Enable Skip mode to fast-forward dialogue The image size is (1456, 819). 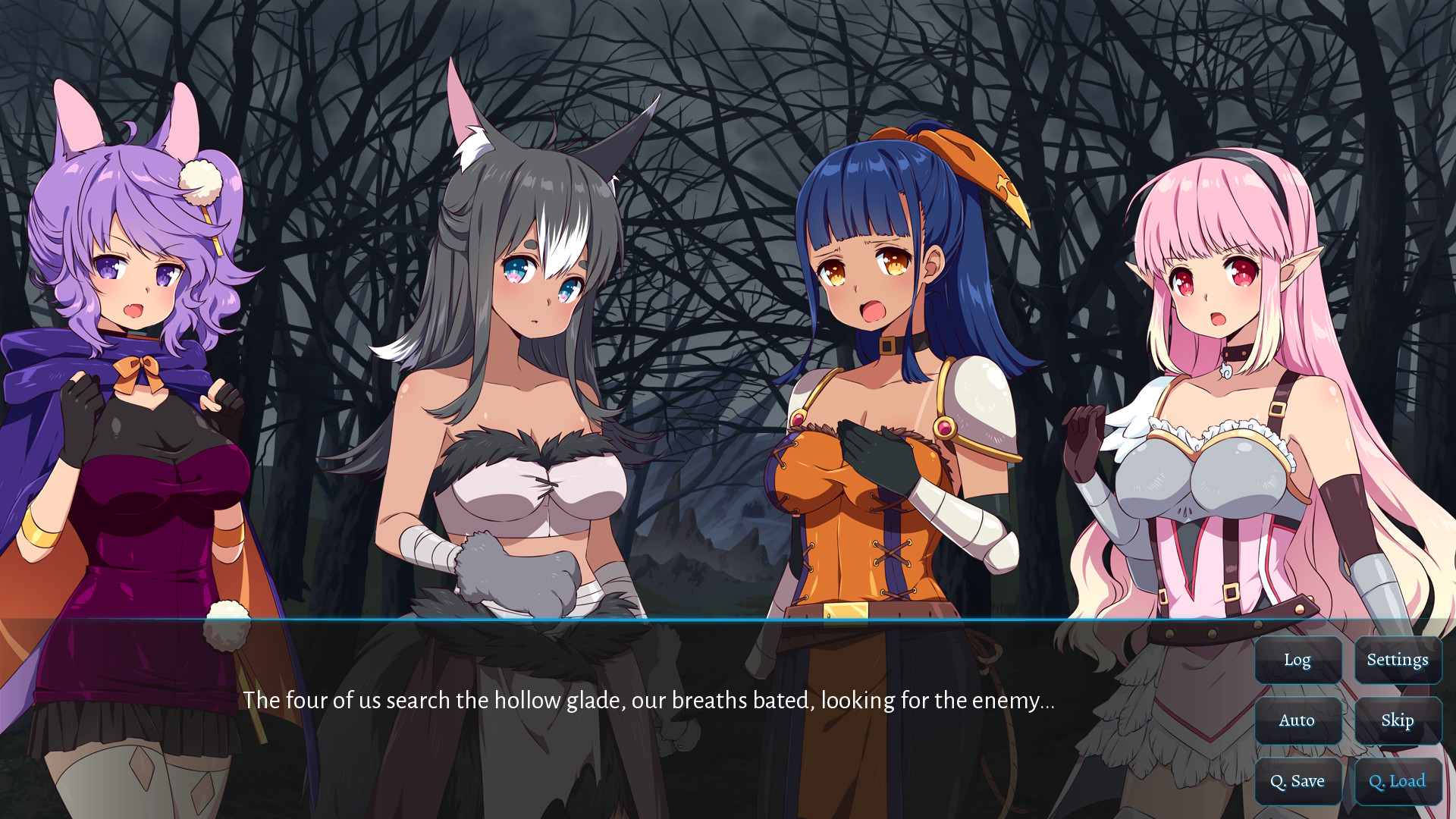(x=1398, y=720)
